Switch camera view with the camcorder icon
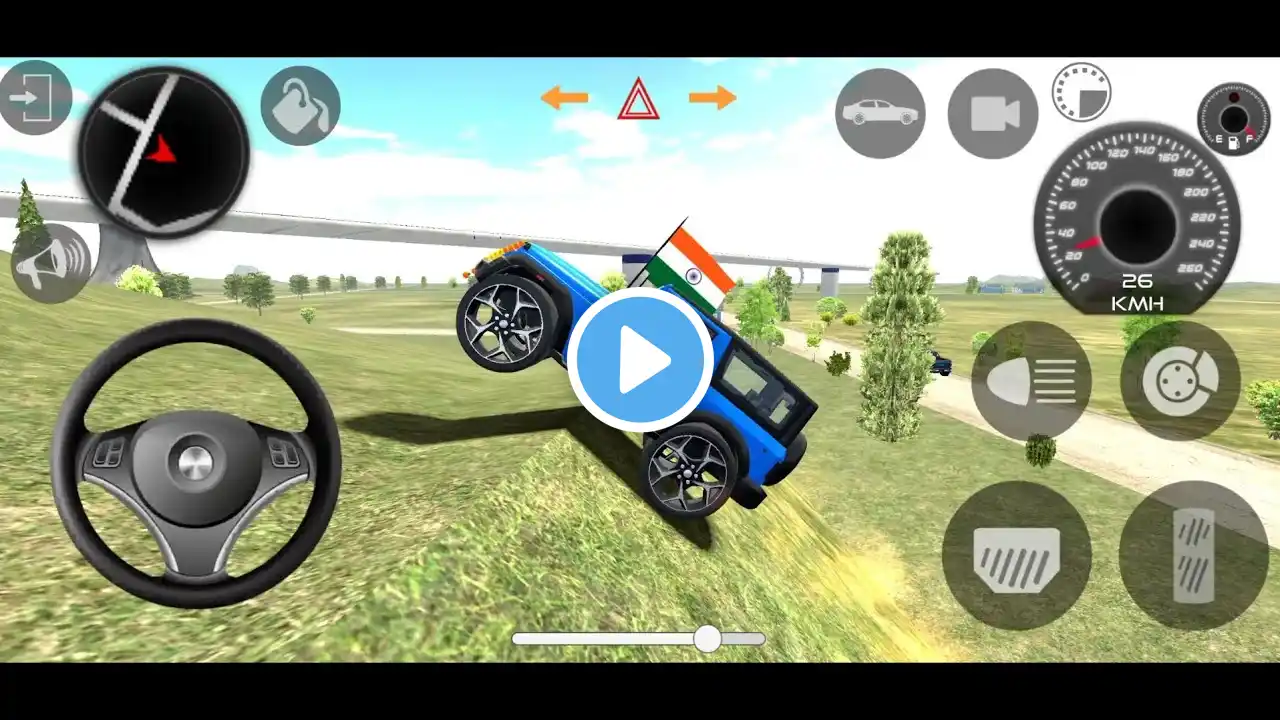The height and width of the screenshot is (720, 1280). [x=993, y=113]
